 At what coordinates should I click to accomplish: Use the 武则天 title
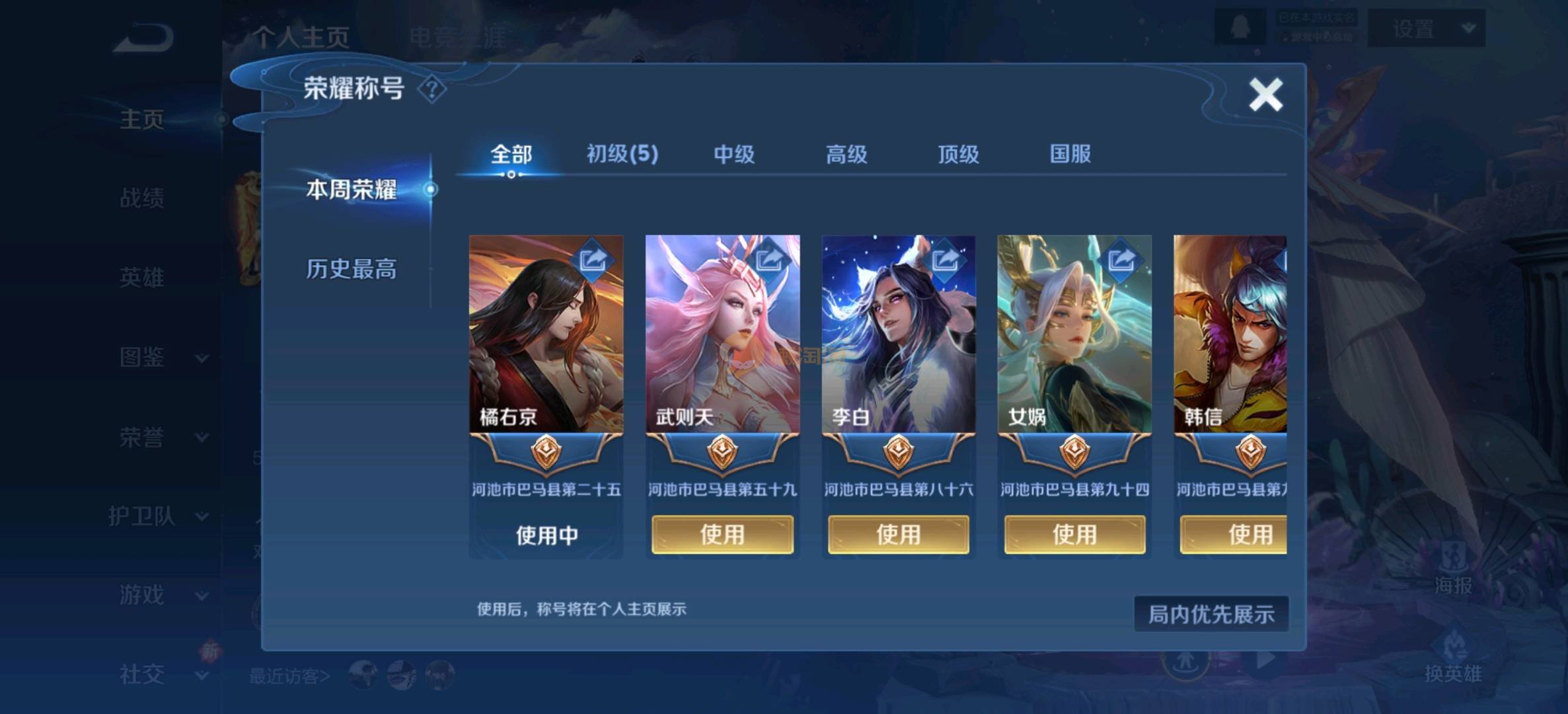coord(722,534)
